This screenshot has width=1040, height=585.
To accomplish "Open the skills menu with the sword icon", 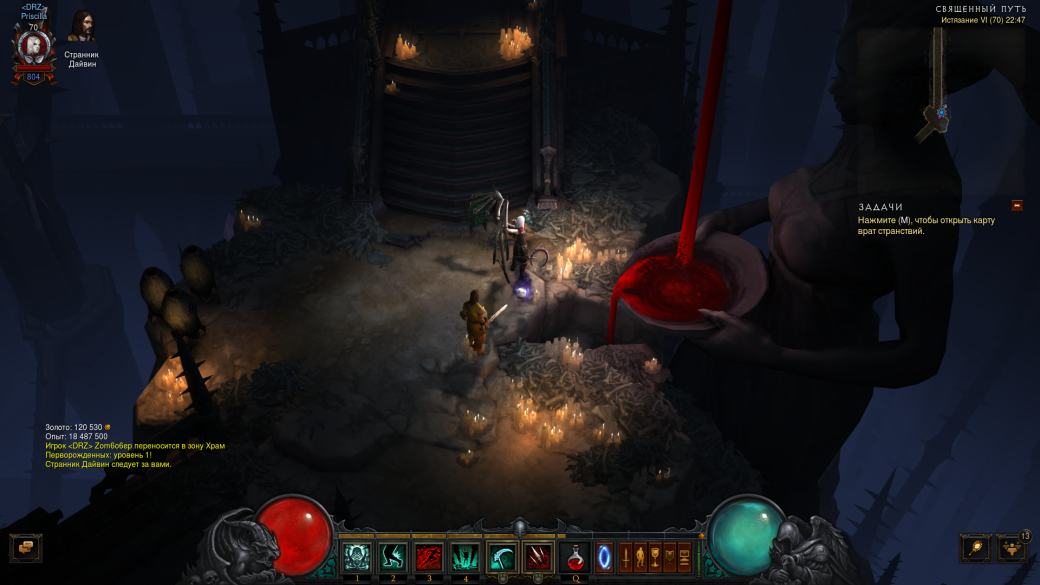I will tap(625, 556).
